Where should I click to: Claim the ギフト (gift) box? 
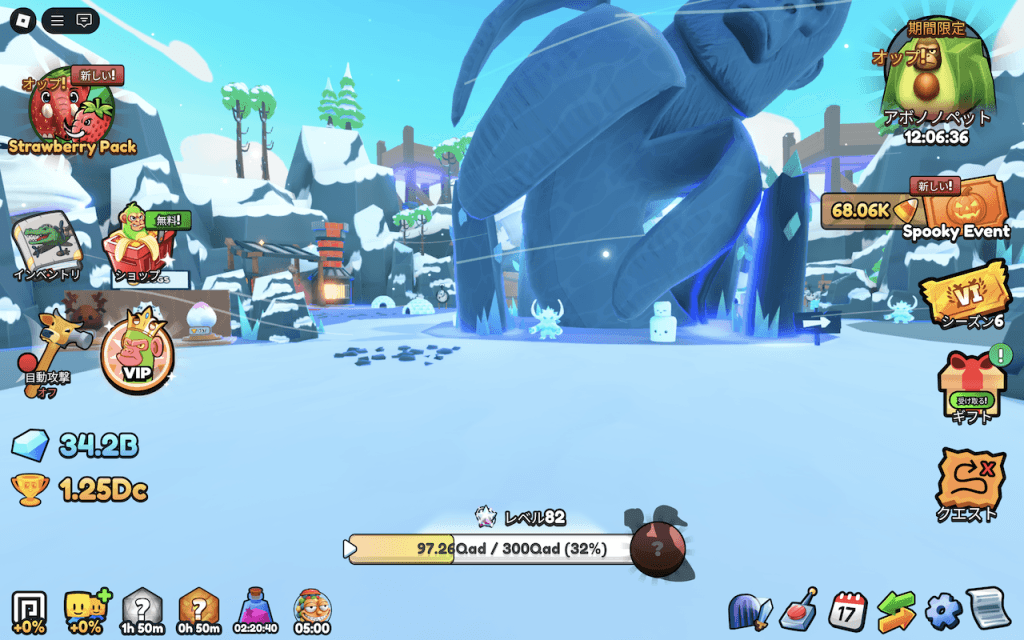968,385
